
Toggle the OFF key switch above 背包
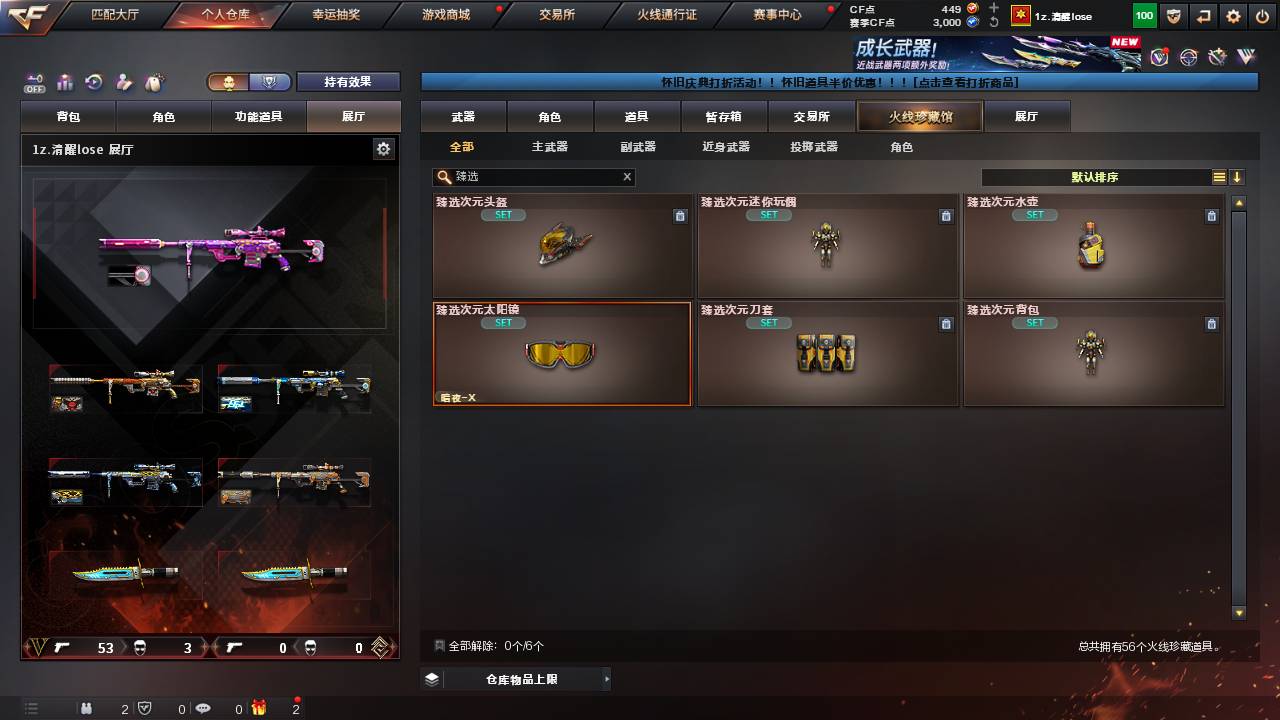click(x=35, y=80)
